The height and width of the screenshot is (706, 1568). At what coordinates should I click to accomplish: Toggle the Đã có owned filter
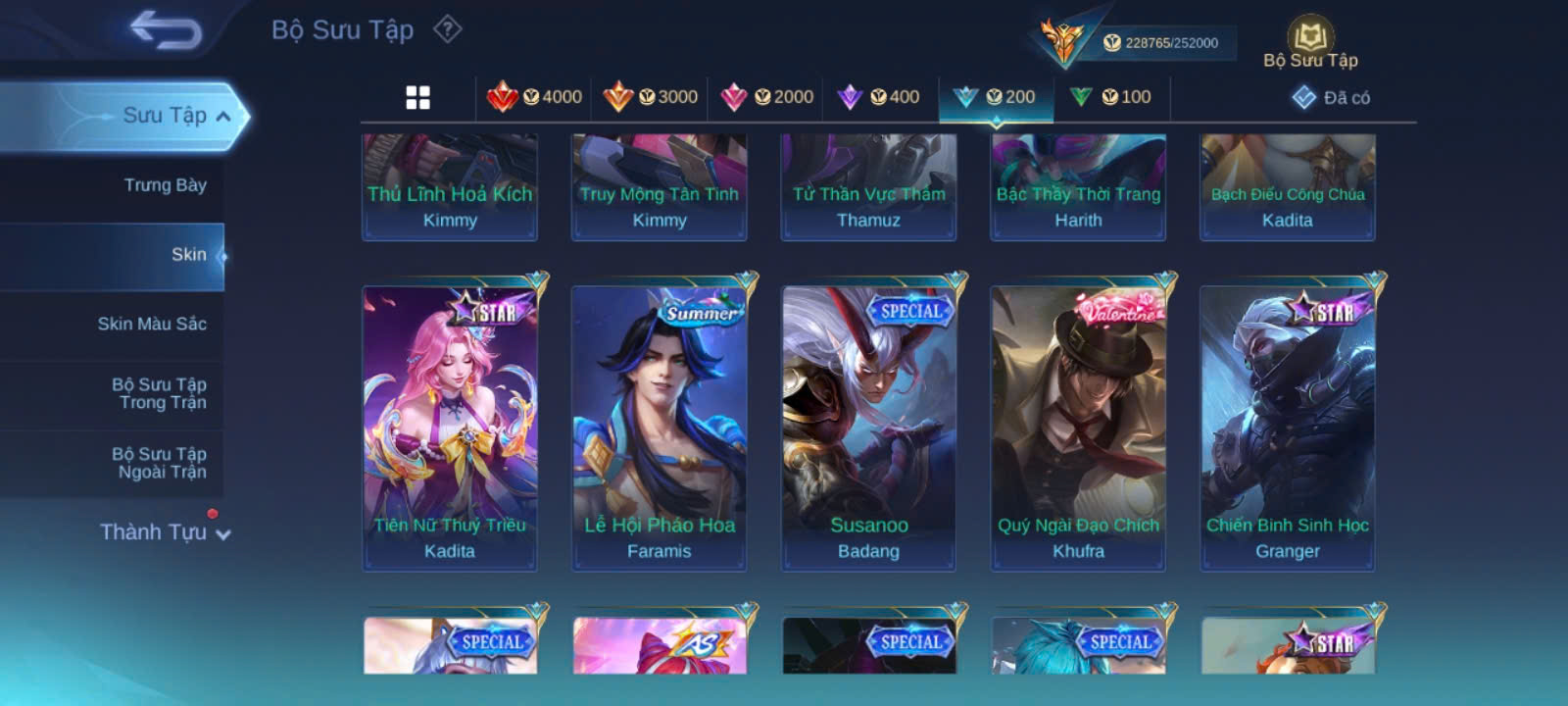click(x=1332, y=97)
